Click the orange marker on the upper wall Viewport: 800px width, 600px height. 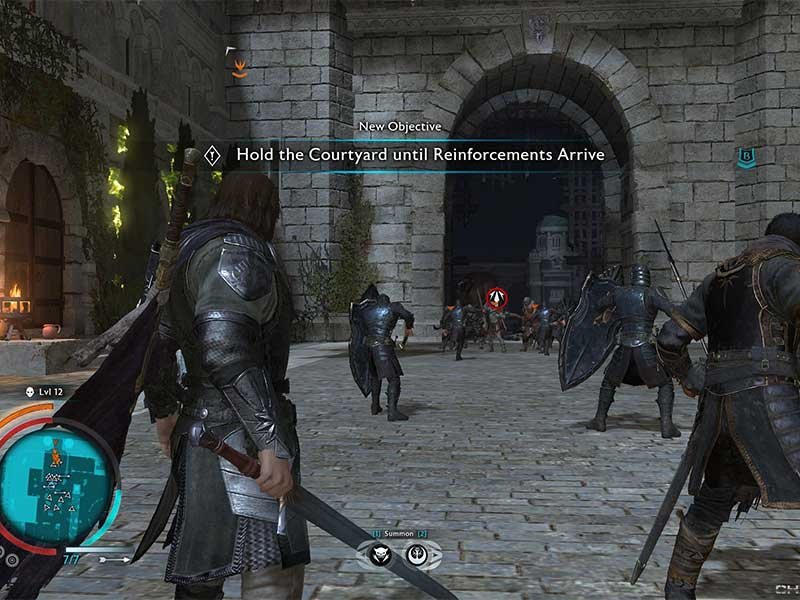(x=239, y=68)
